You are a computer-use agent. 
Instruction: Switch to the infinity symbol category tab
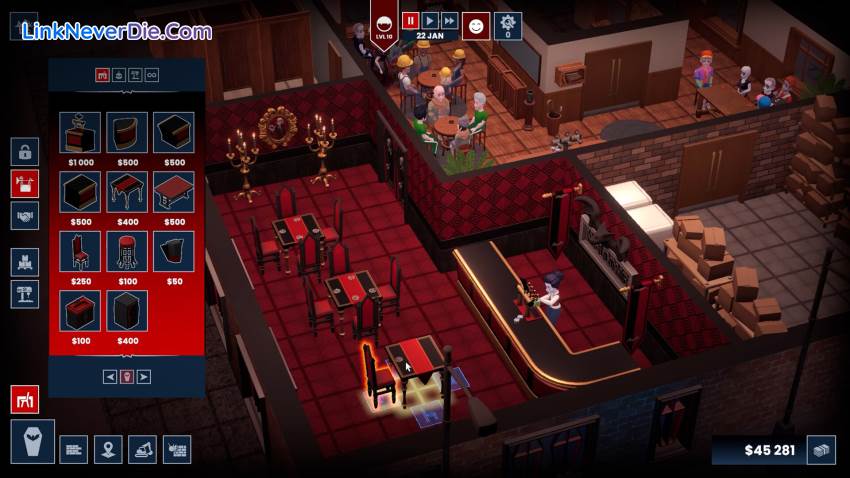coord(153,74)
